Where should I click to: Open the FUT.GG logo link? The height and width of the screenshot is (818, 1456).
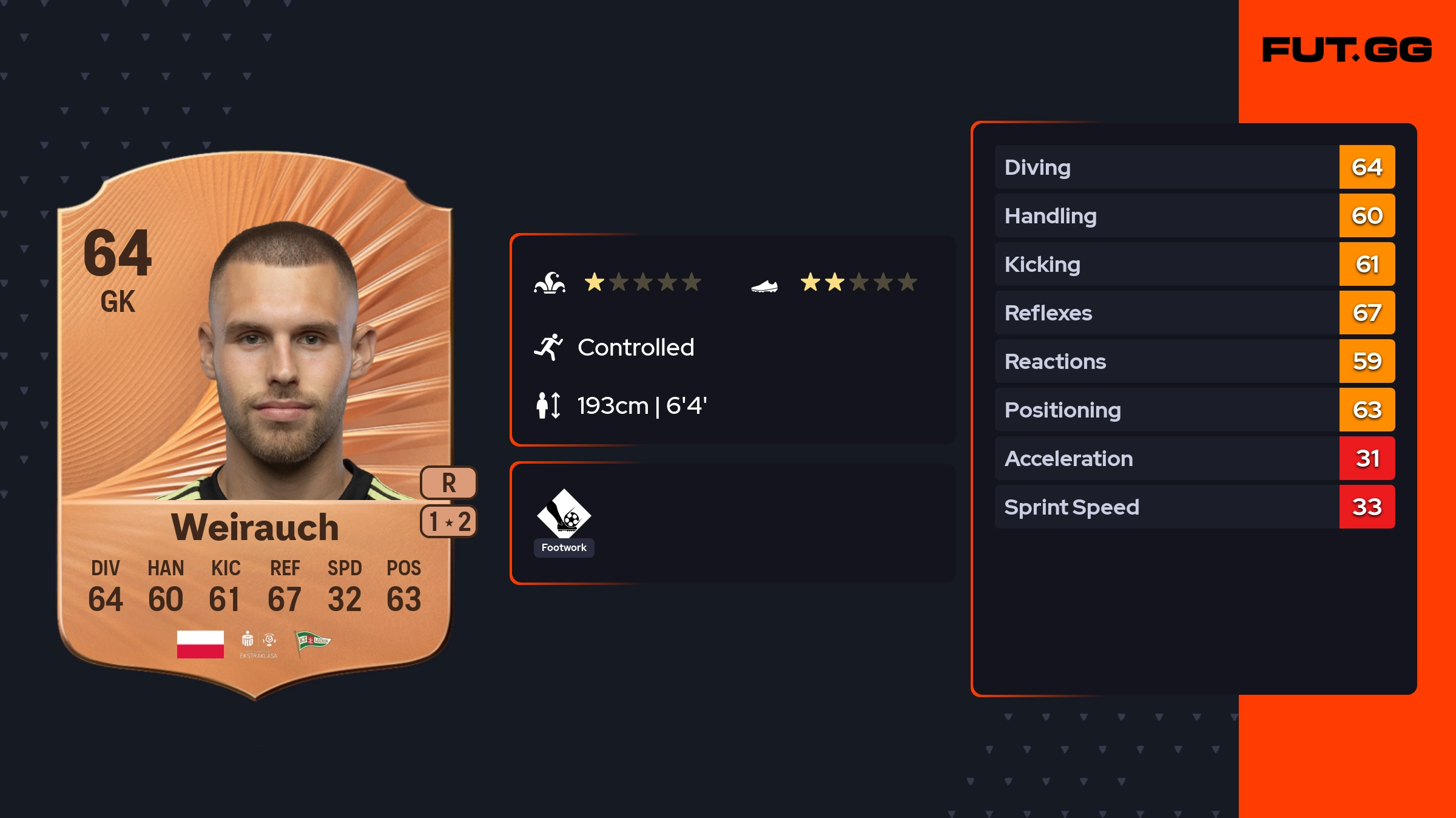point(1347,50)
